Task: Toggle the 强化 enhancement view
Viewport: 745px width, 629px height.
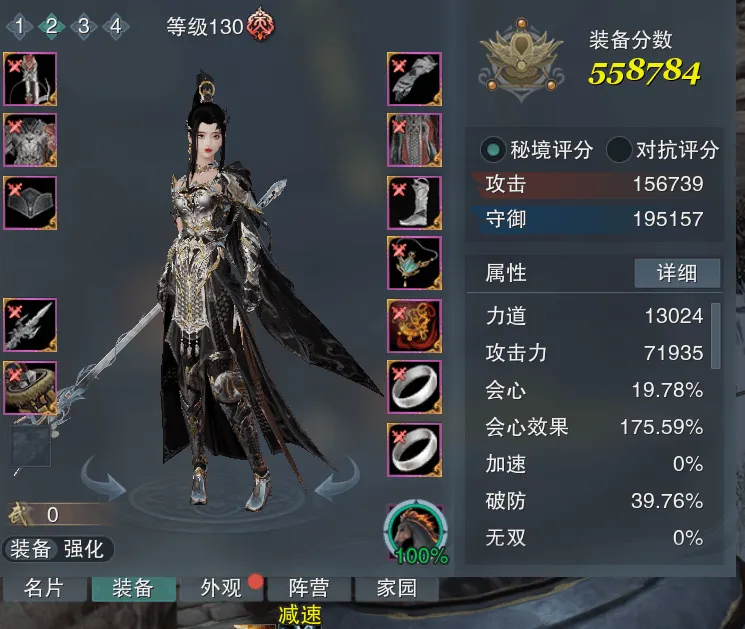Action: 83,548
